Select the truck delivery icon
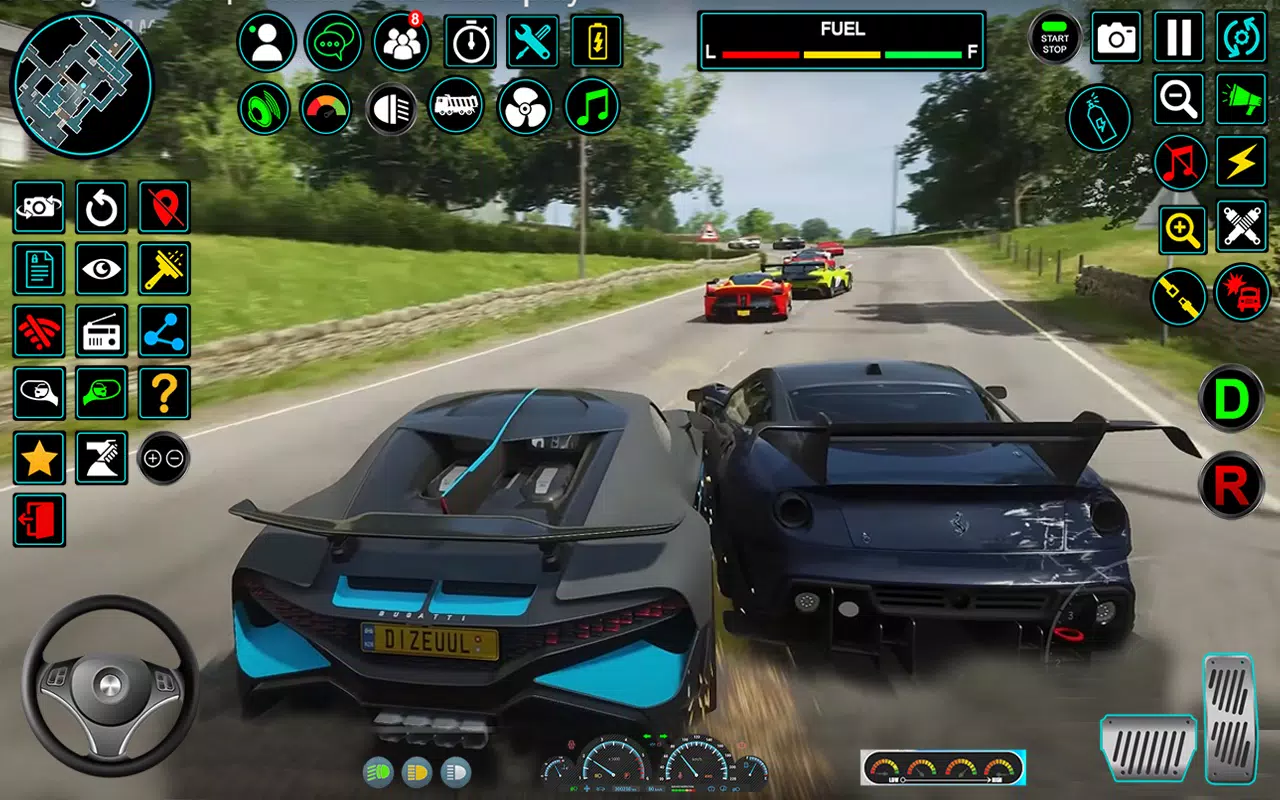Viewport: 1280px width, 800px height. [x=457, y=107]
